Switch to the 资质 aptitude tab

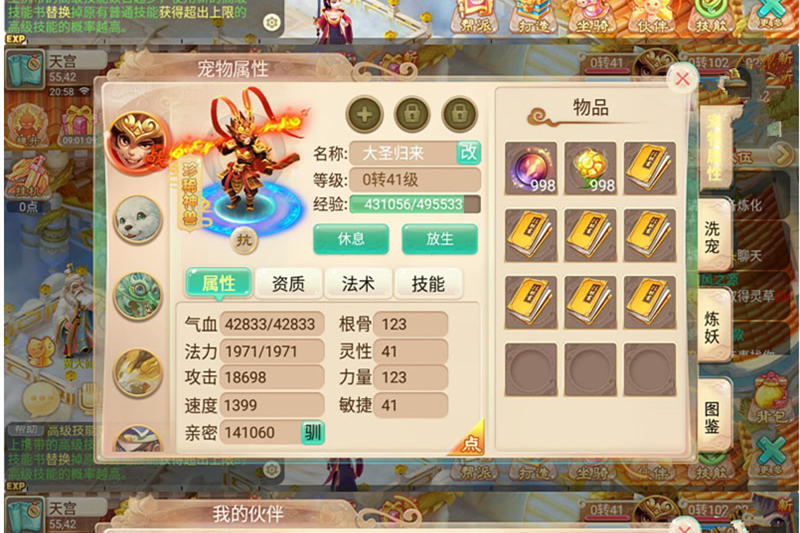(x=288, y=284)
